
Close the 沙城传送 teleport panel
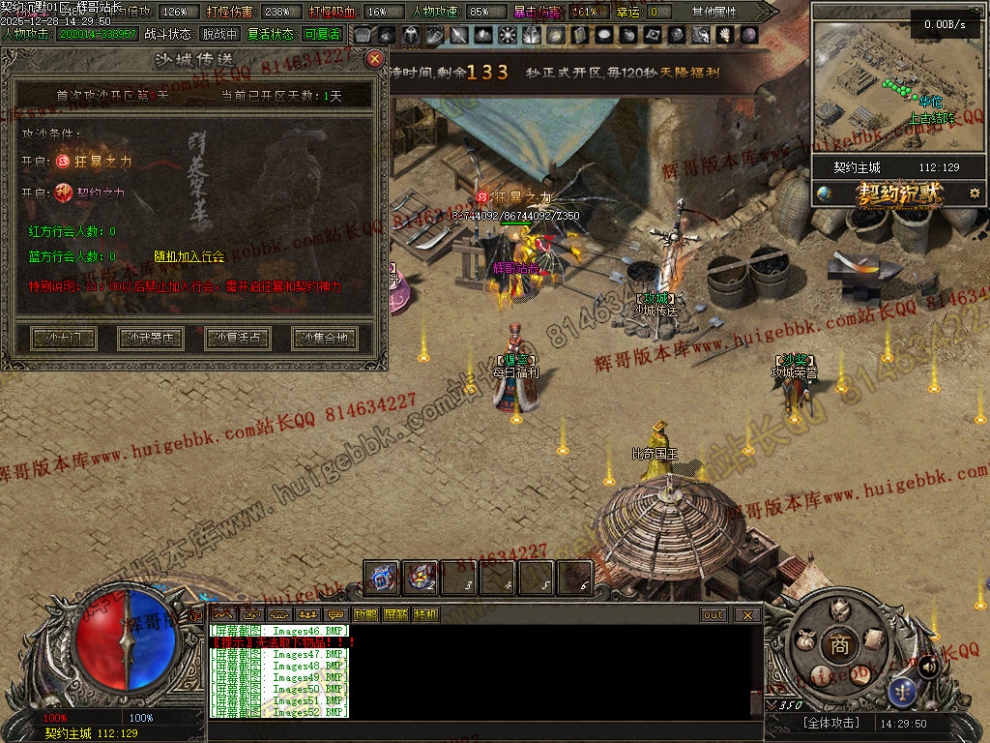coord(374,59)
